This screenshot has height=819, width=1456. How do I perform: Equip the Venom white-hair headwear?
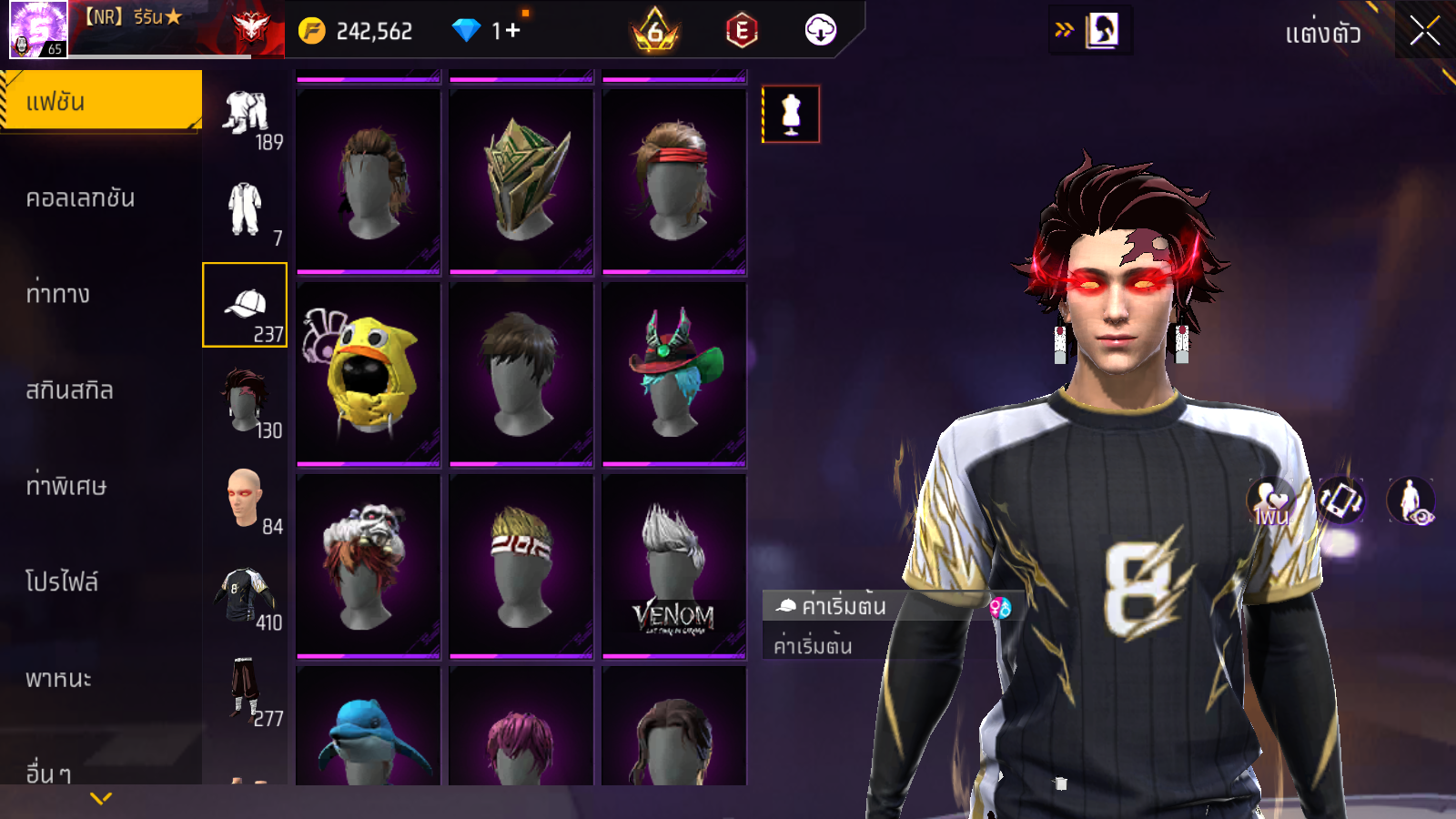(x=673, y=566)
